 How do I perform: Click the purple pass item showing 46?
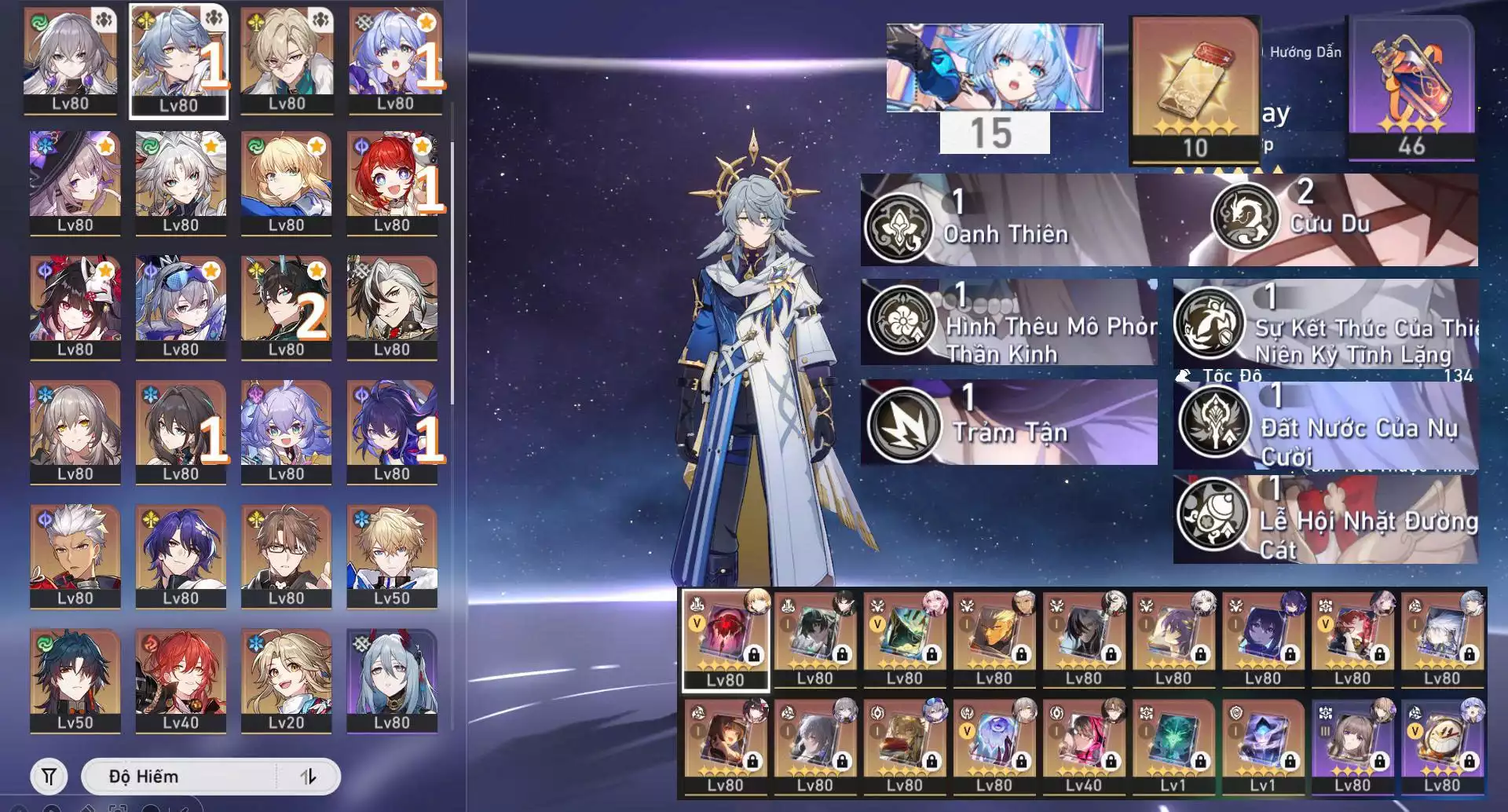click(x=1411, y=88)
